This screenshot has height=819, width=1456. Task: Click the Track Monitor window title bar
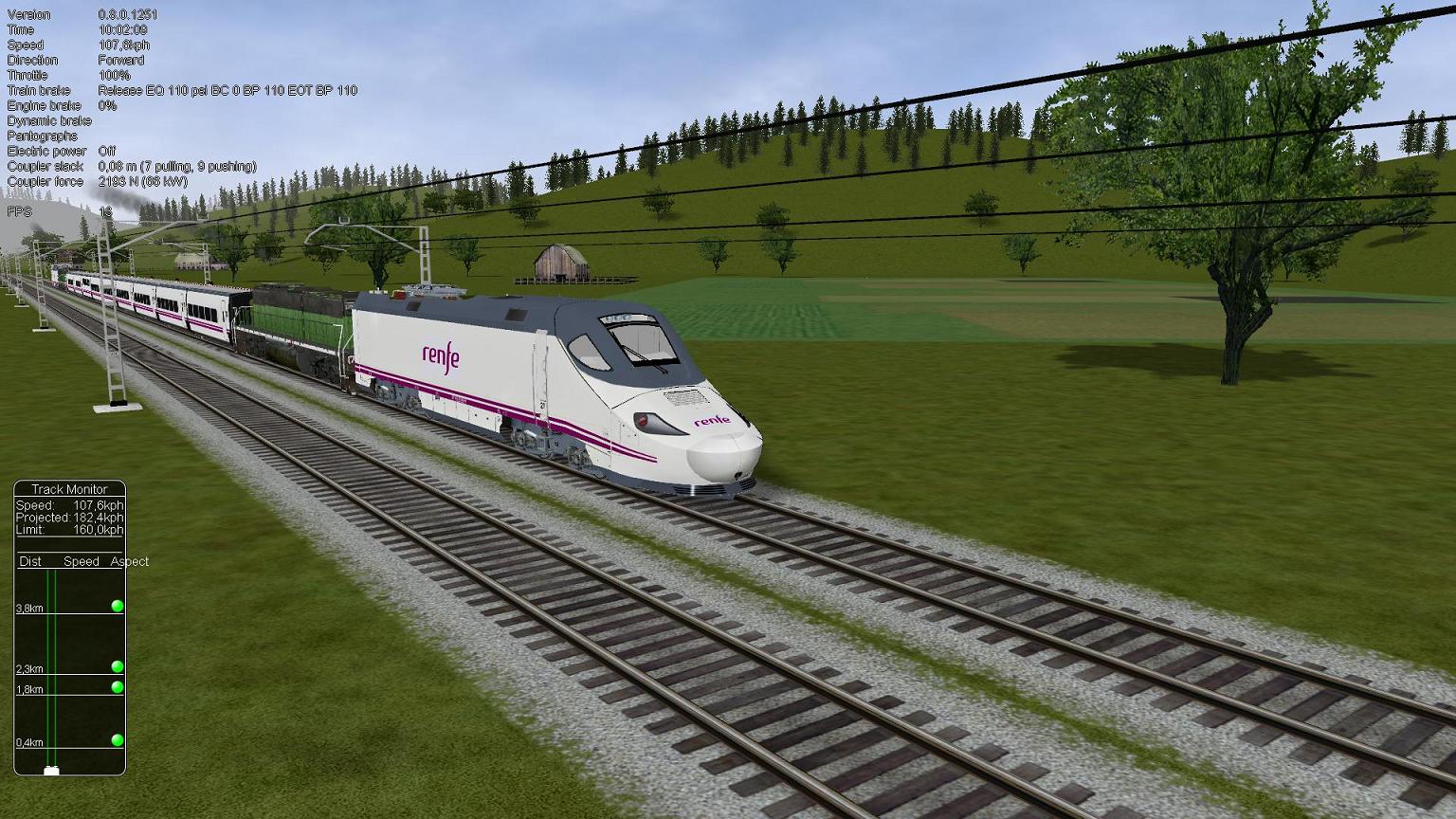69,489
